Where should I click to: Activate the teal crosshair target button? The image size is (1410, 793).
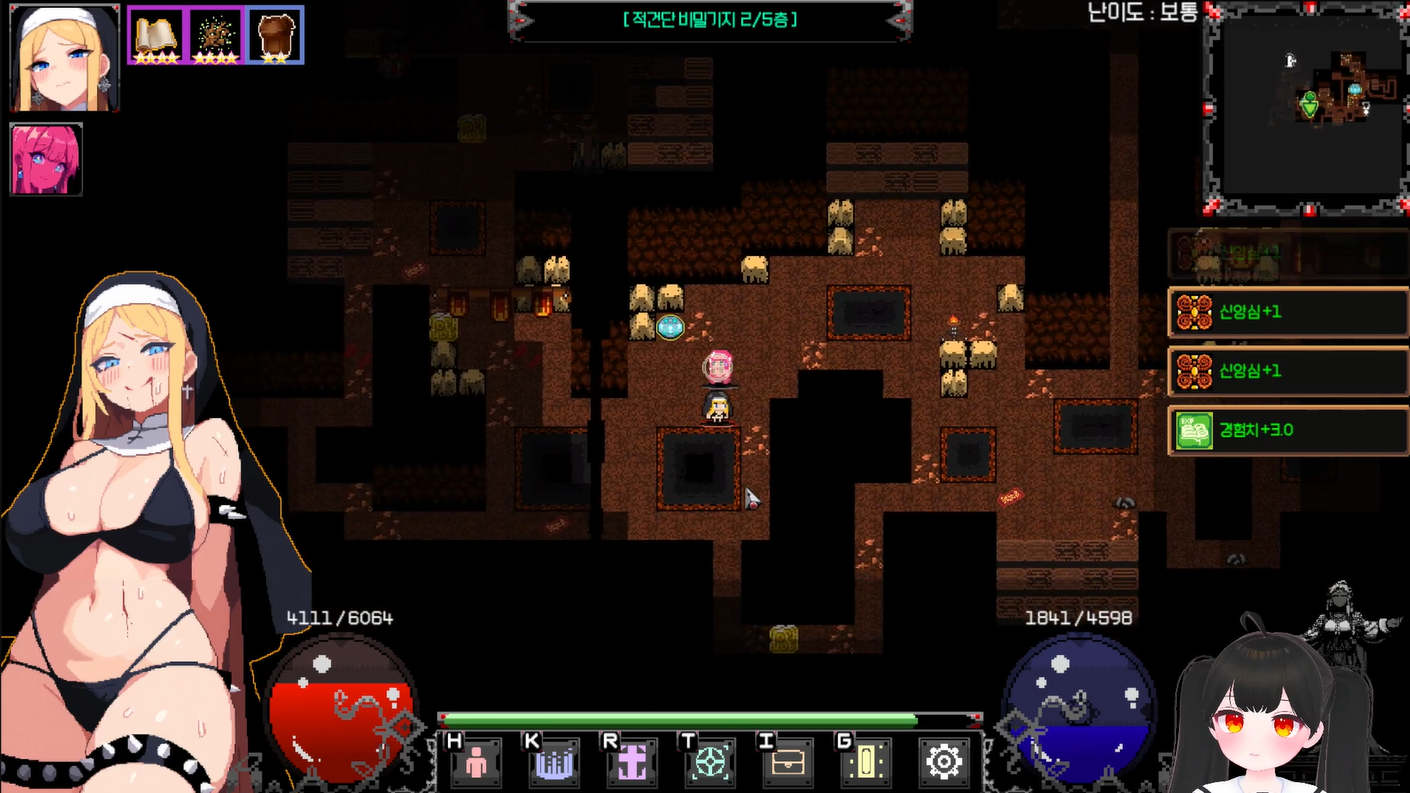click(710, 763)
